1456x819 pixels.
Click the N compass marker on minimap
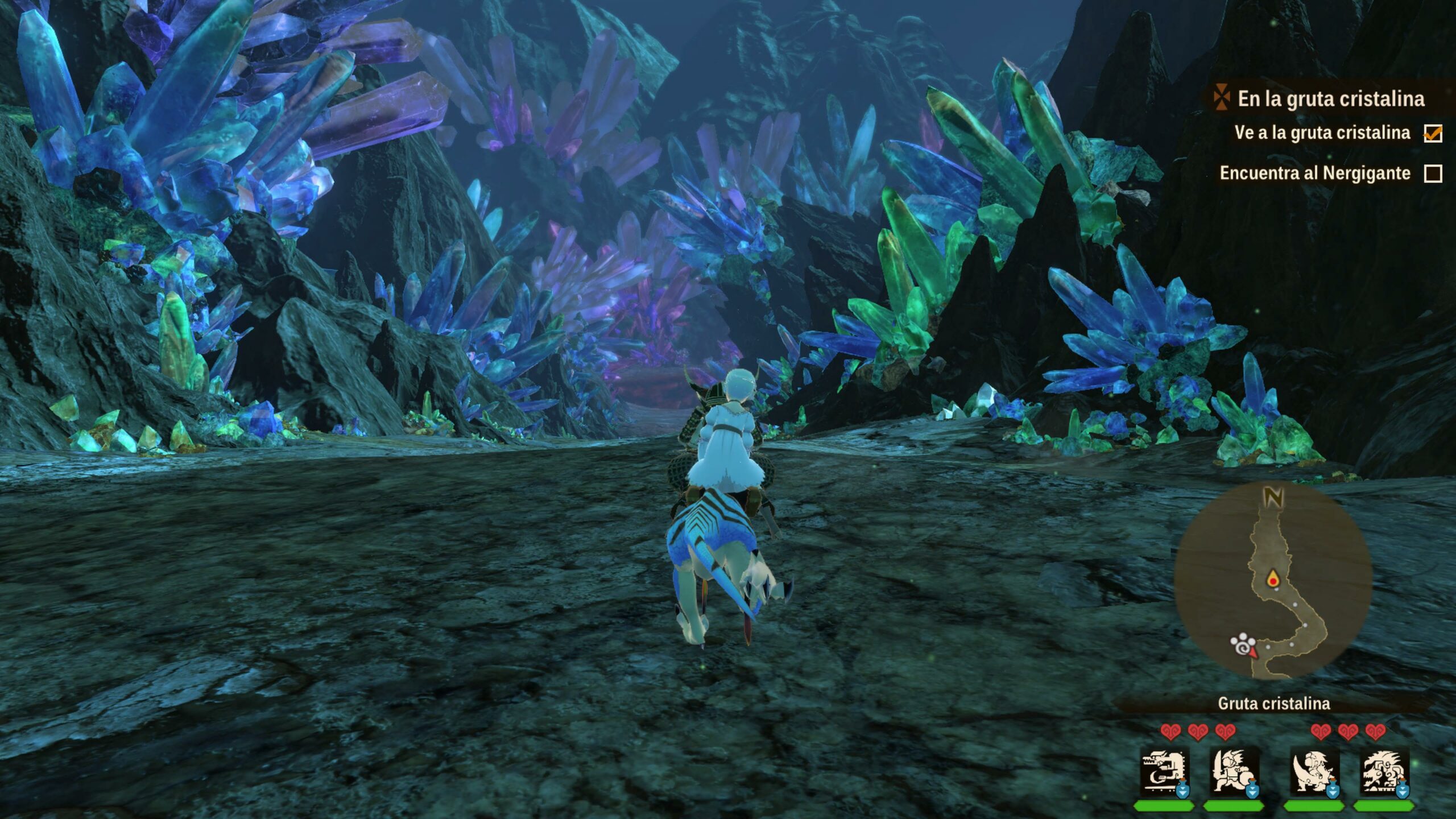point(1273,498)
